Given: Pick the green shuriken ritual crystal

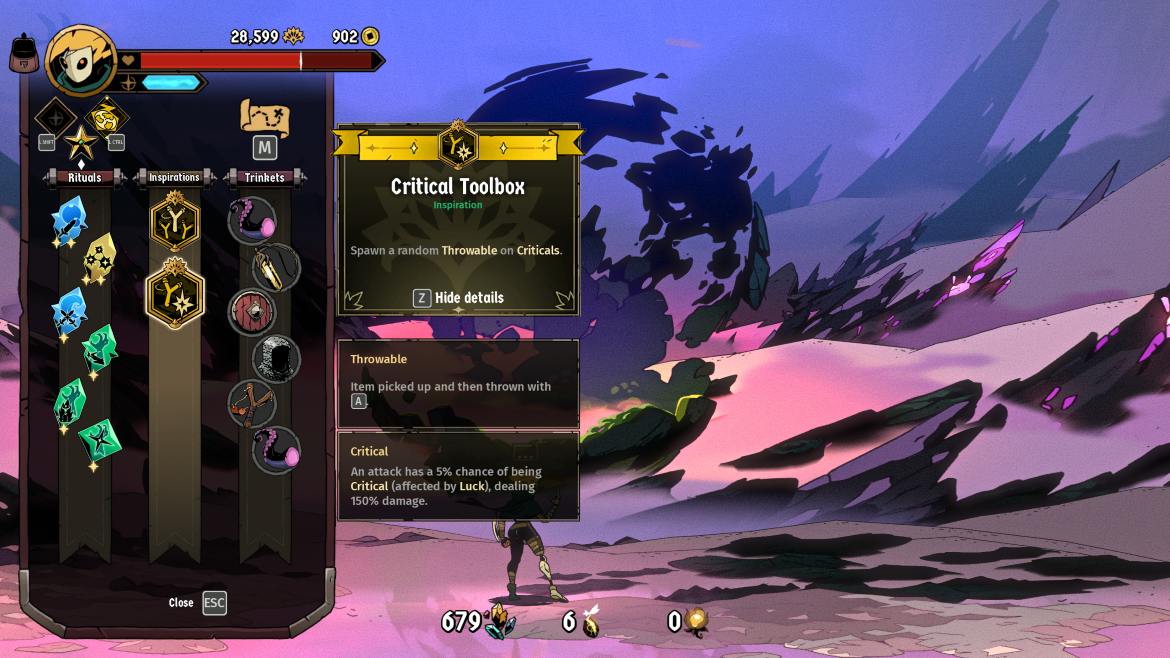Looking at the screenshot, I should coord(100,439).
